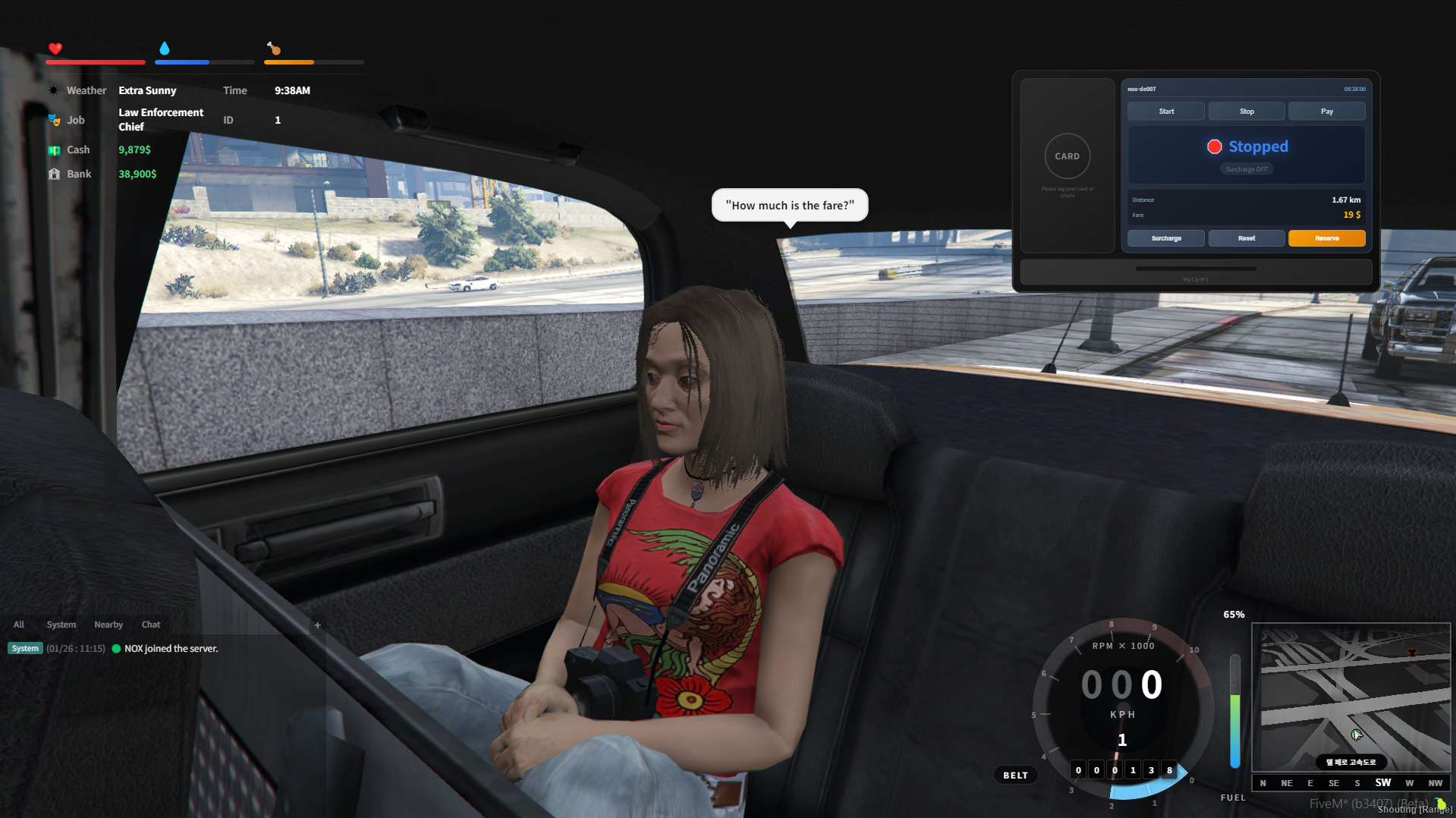Toggle the Surcharge OFF indicator
This screenshot has width=1456, height=818.
click(1246, 168)
